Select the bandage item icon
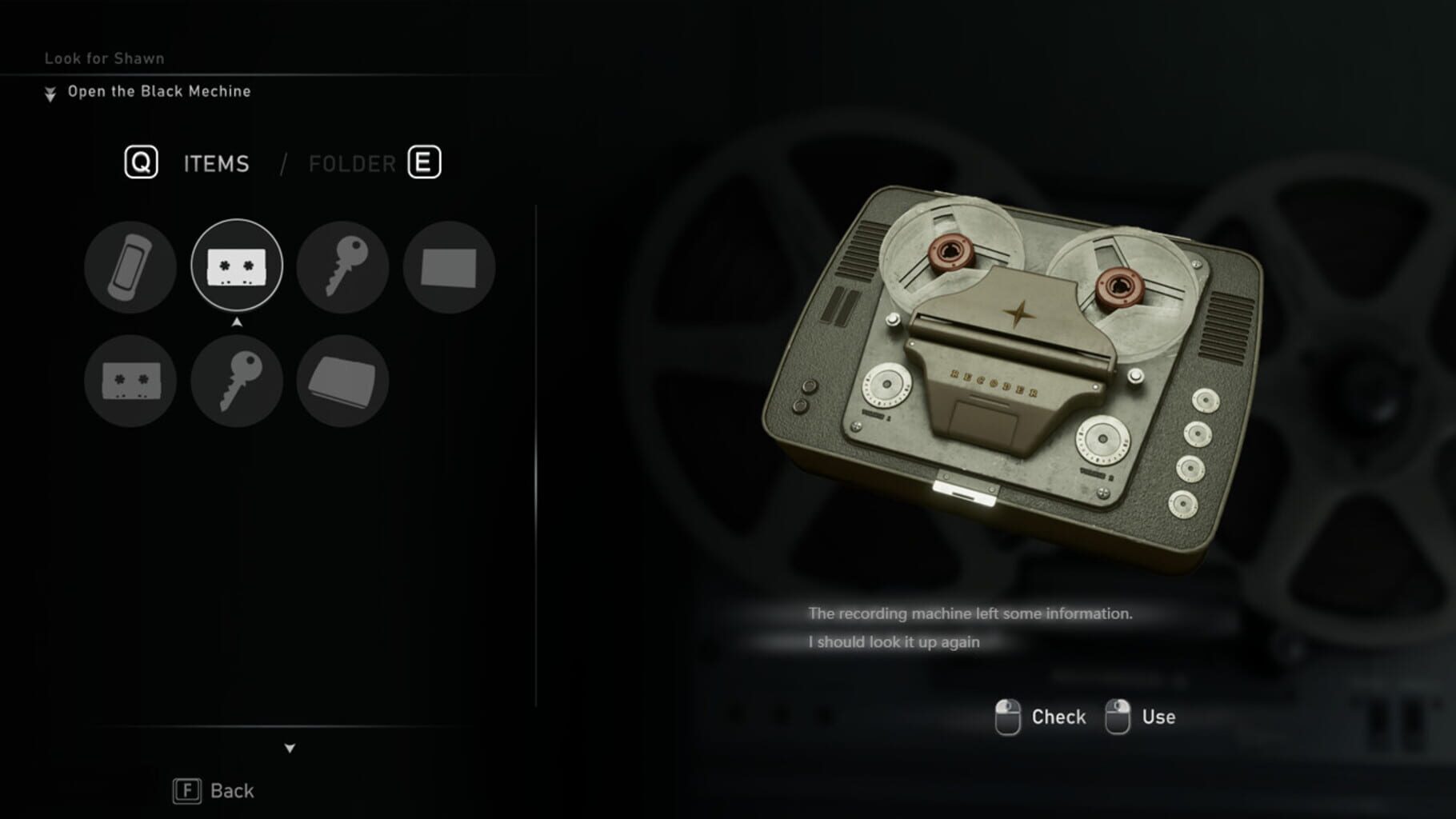Viewport: 1456px width, 819px height. tap(130, 267)
